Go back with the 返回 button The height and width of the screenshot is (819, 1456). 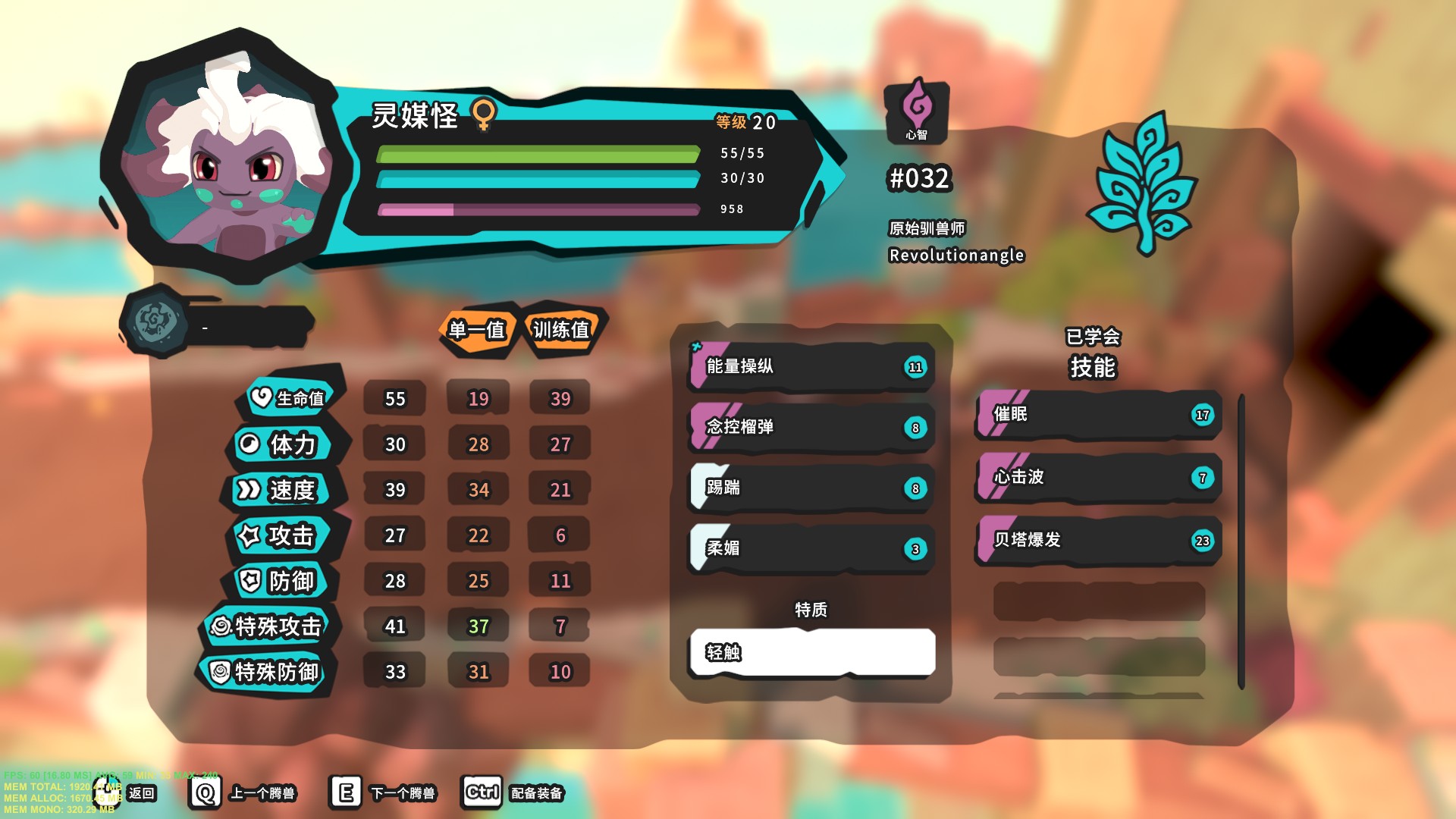pos(141,793)
